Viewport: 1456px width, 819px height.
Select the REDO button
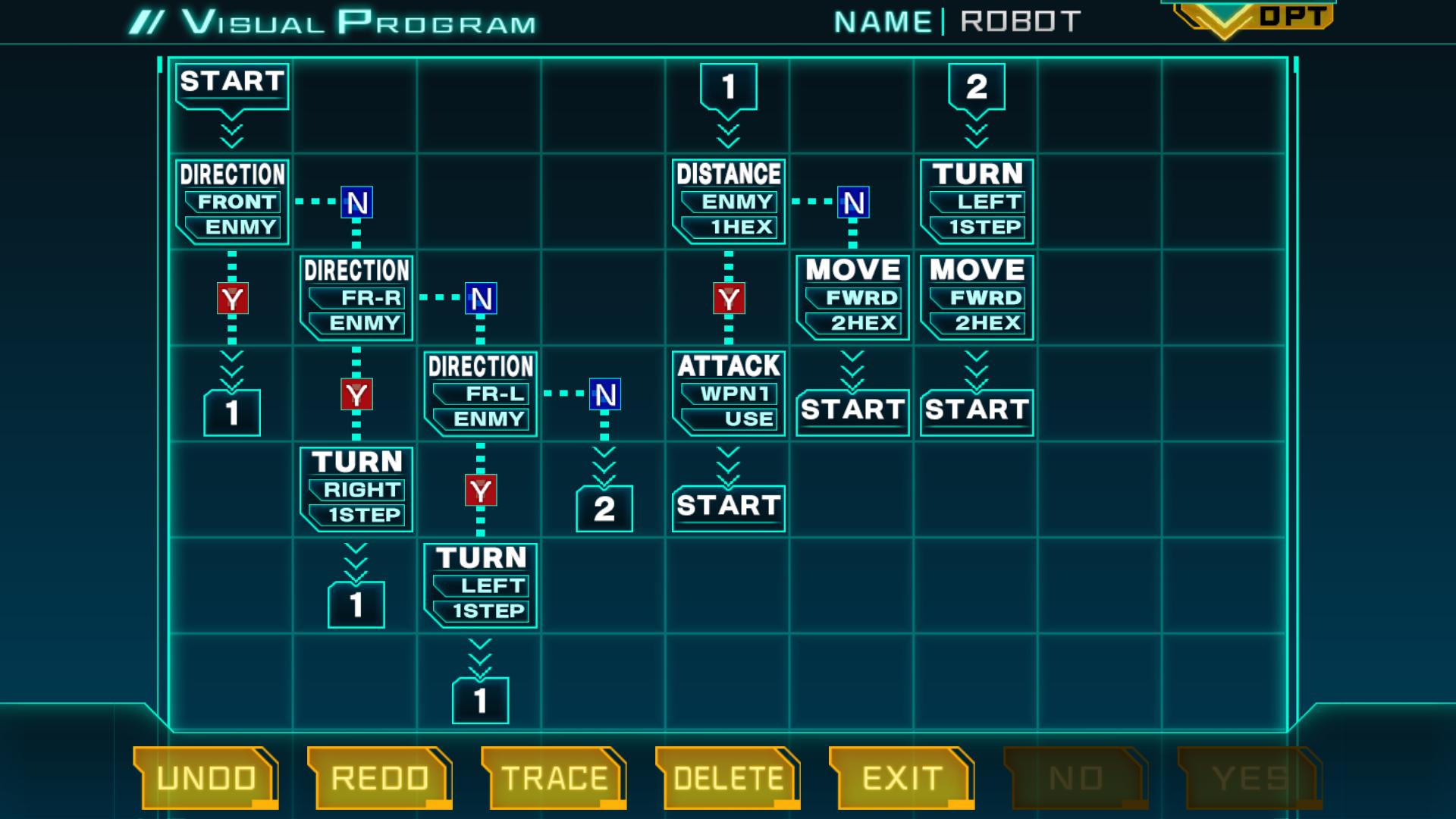379,778
